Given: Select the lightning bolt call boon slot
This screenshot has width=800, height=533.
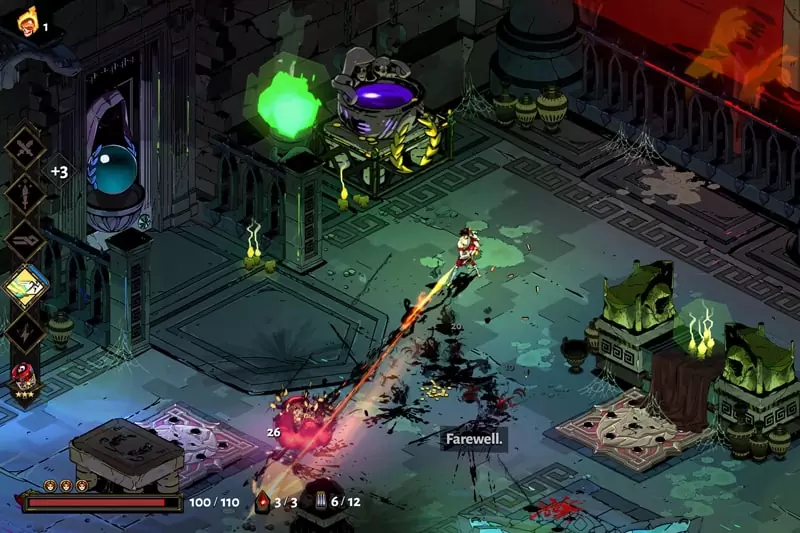Looking at the screenshot, I should click(26, 333).
